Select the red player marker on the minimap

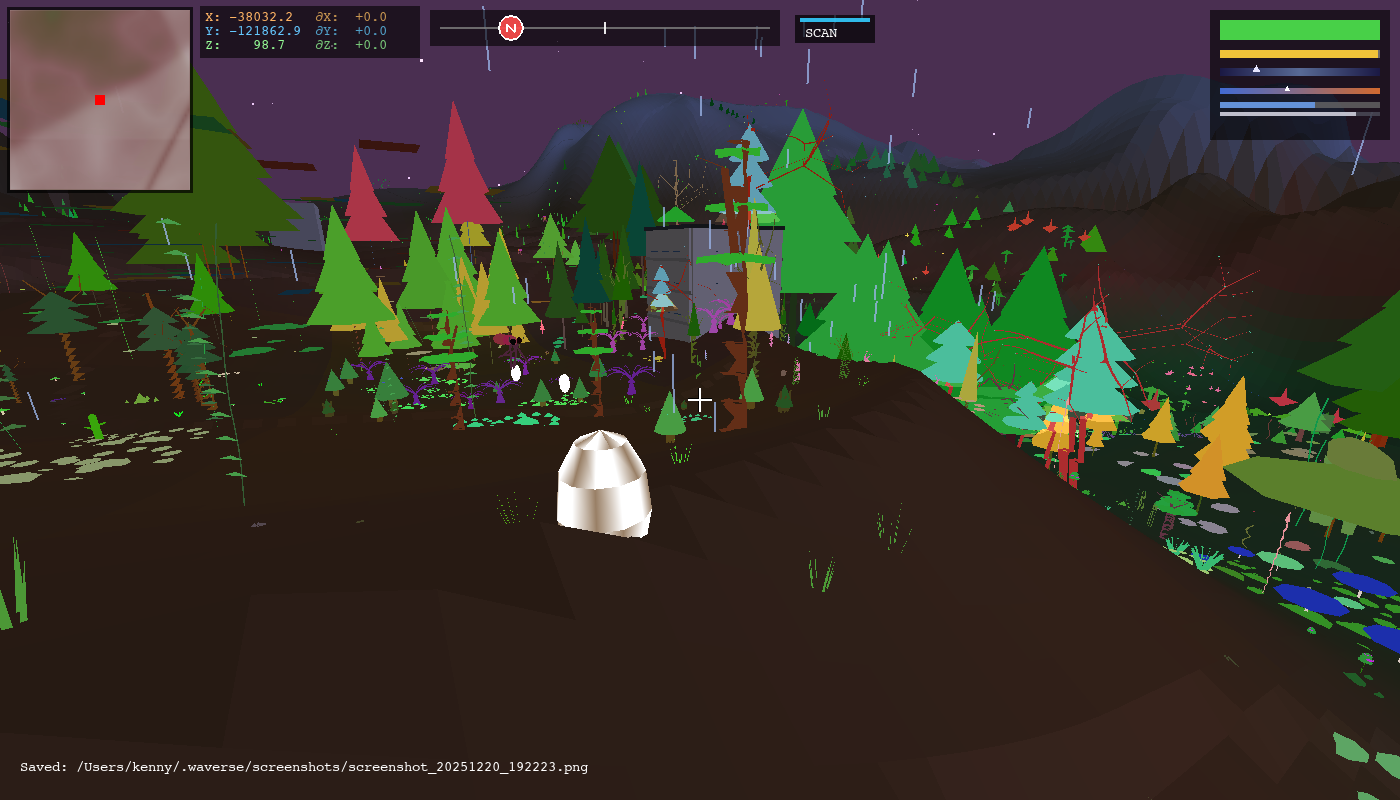pyautogui.click(x=99, y=100)
